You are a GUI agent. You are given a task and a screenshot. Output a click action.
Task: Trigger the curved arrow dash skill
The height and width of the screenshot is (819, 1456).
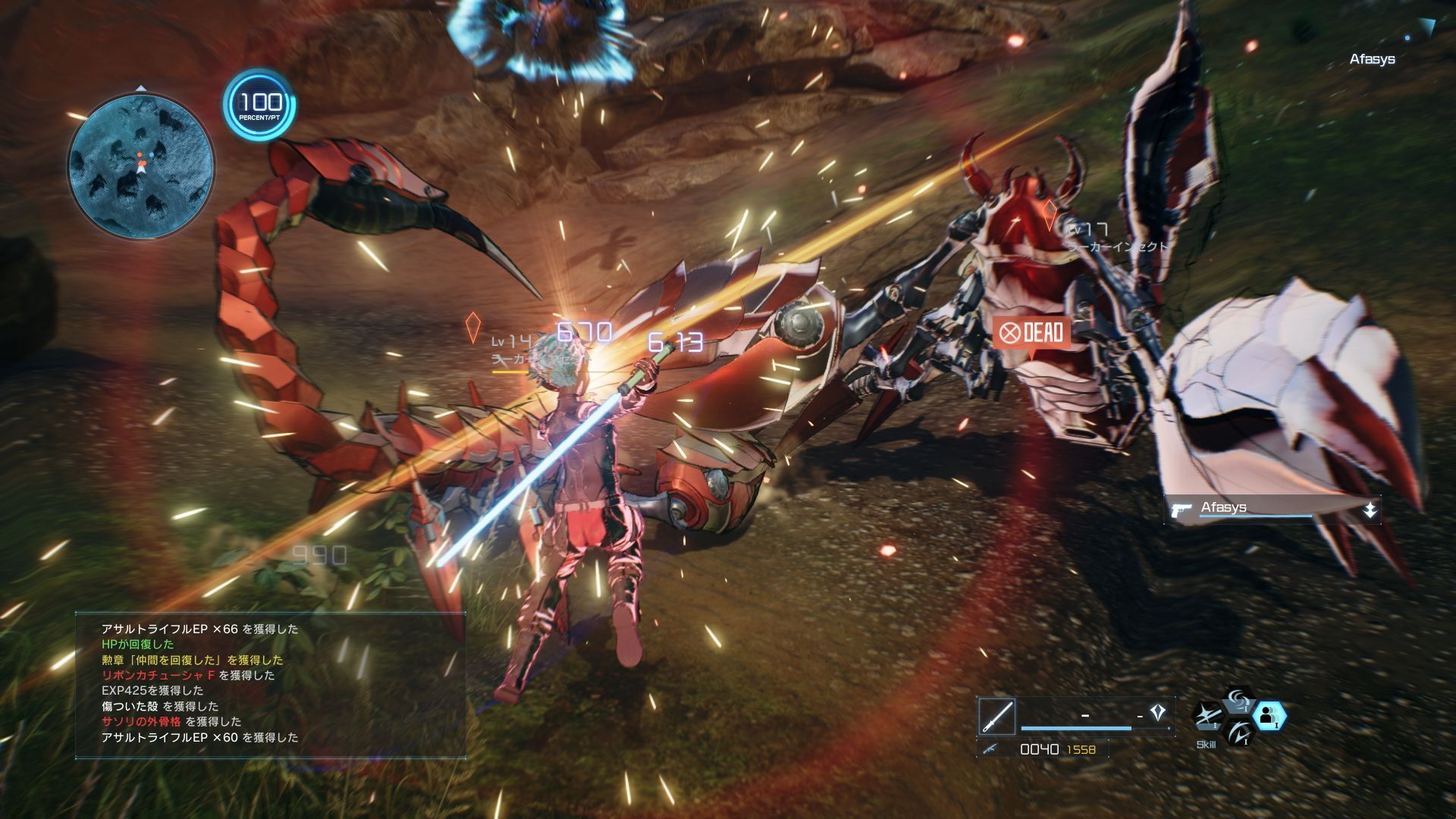1238,733
